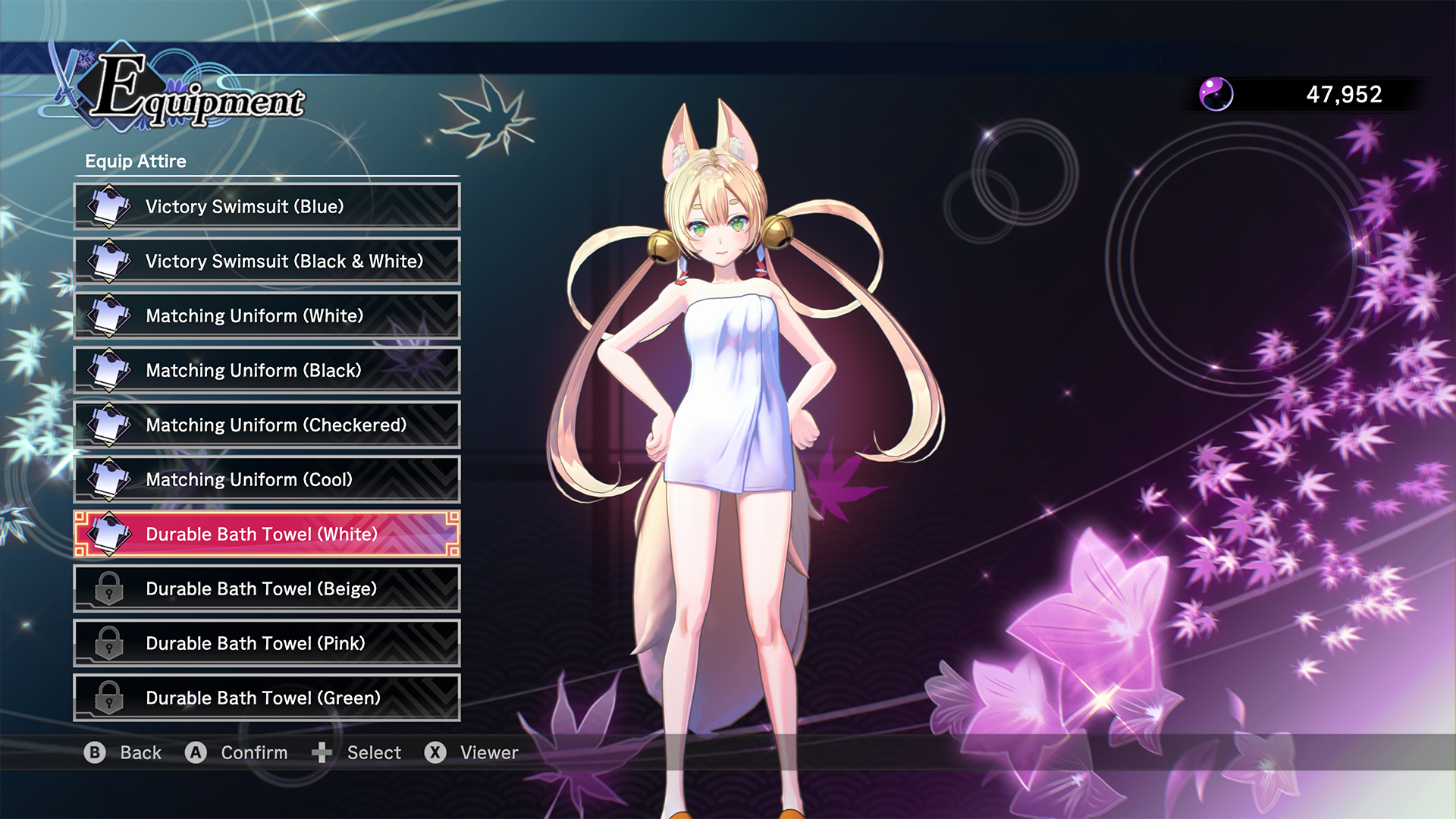Equip the Victory Swimsuit (Black & White)
Viewport: 1456px width, 819px height.
coord(284,261)
